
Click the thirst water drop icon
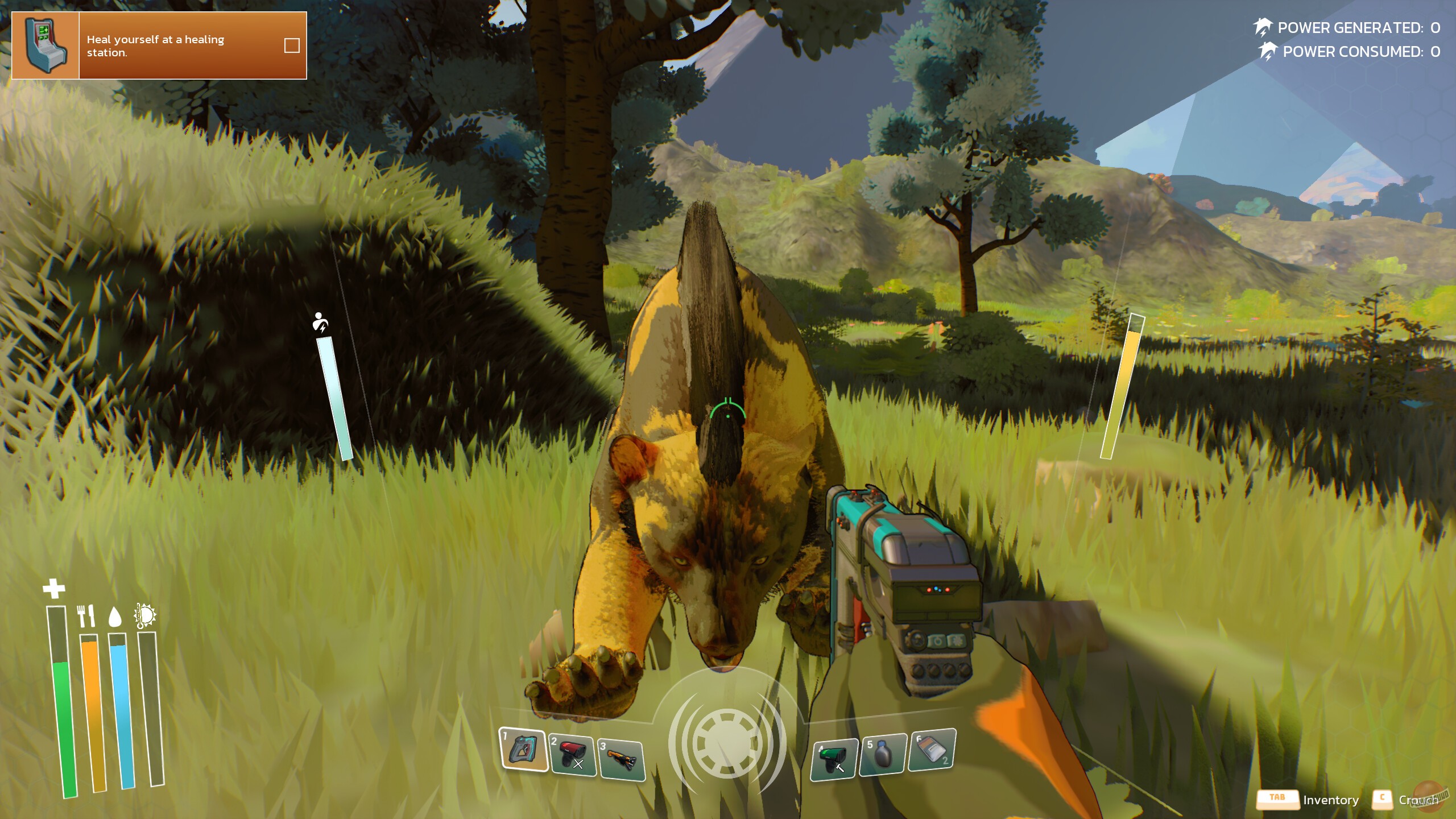pos(115,617)
